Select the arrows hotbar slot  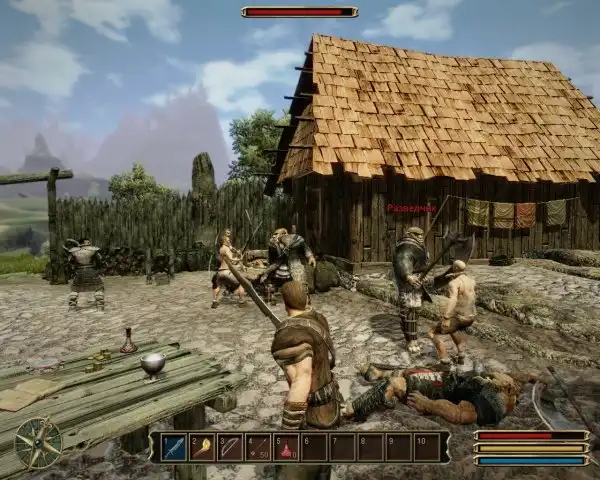click(x=258, y=447)
